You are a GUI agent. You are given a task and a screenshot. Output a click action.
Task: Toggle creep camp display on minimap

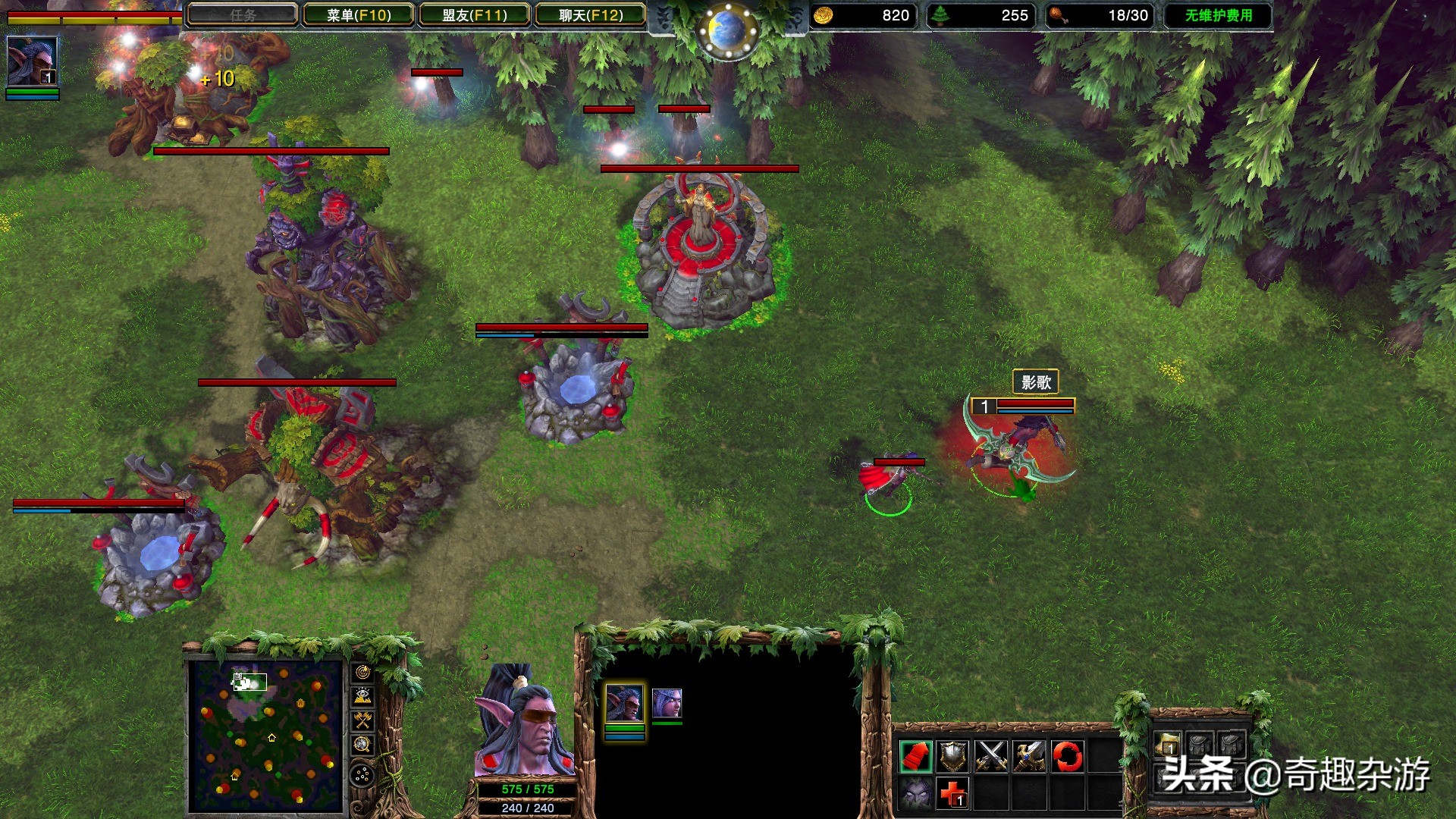362,744
